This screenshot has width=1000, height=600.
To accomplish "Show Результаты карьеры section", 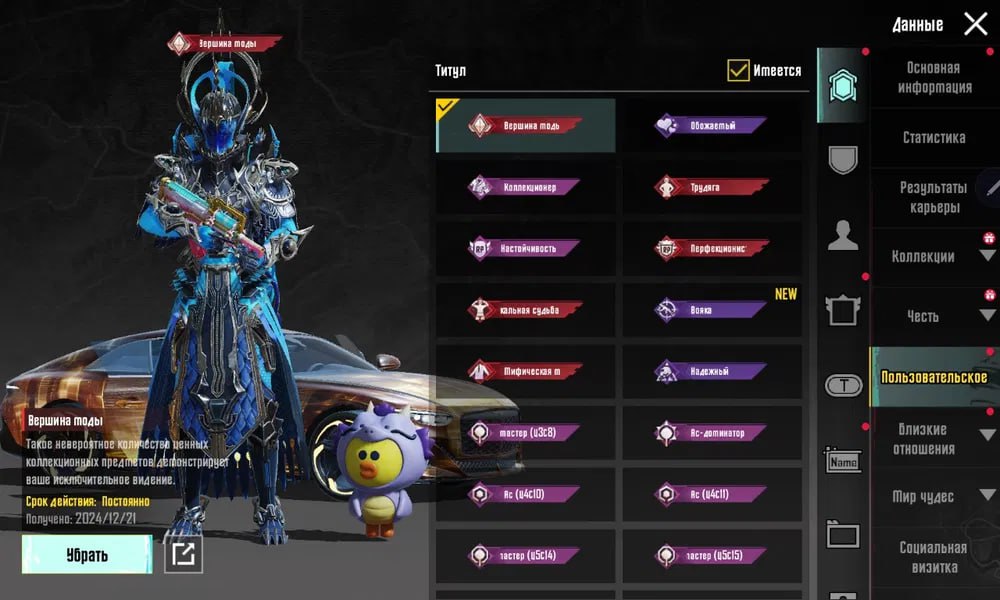I will [x=933, y=197].
